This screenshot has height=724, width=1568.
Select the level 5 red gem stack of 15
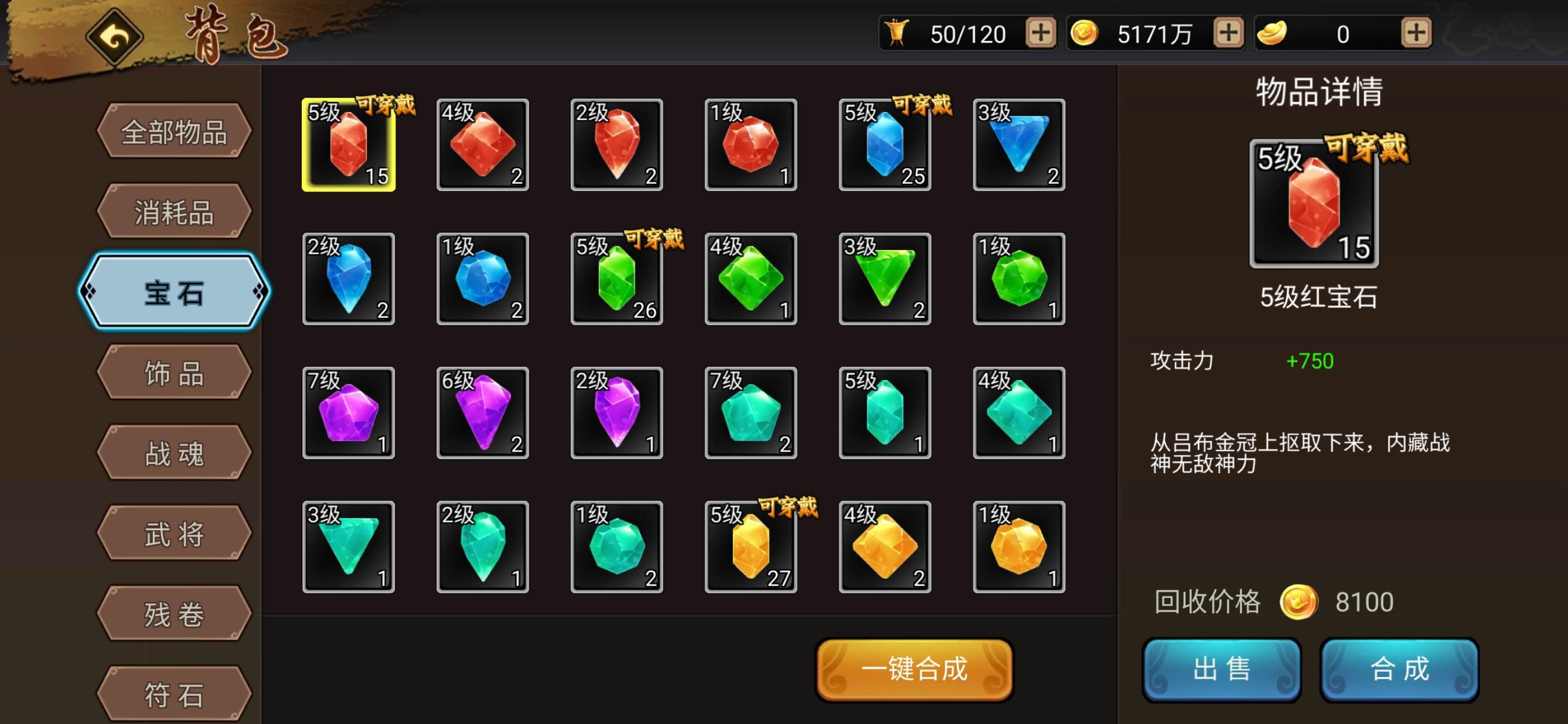tap(349, 145)
